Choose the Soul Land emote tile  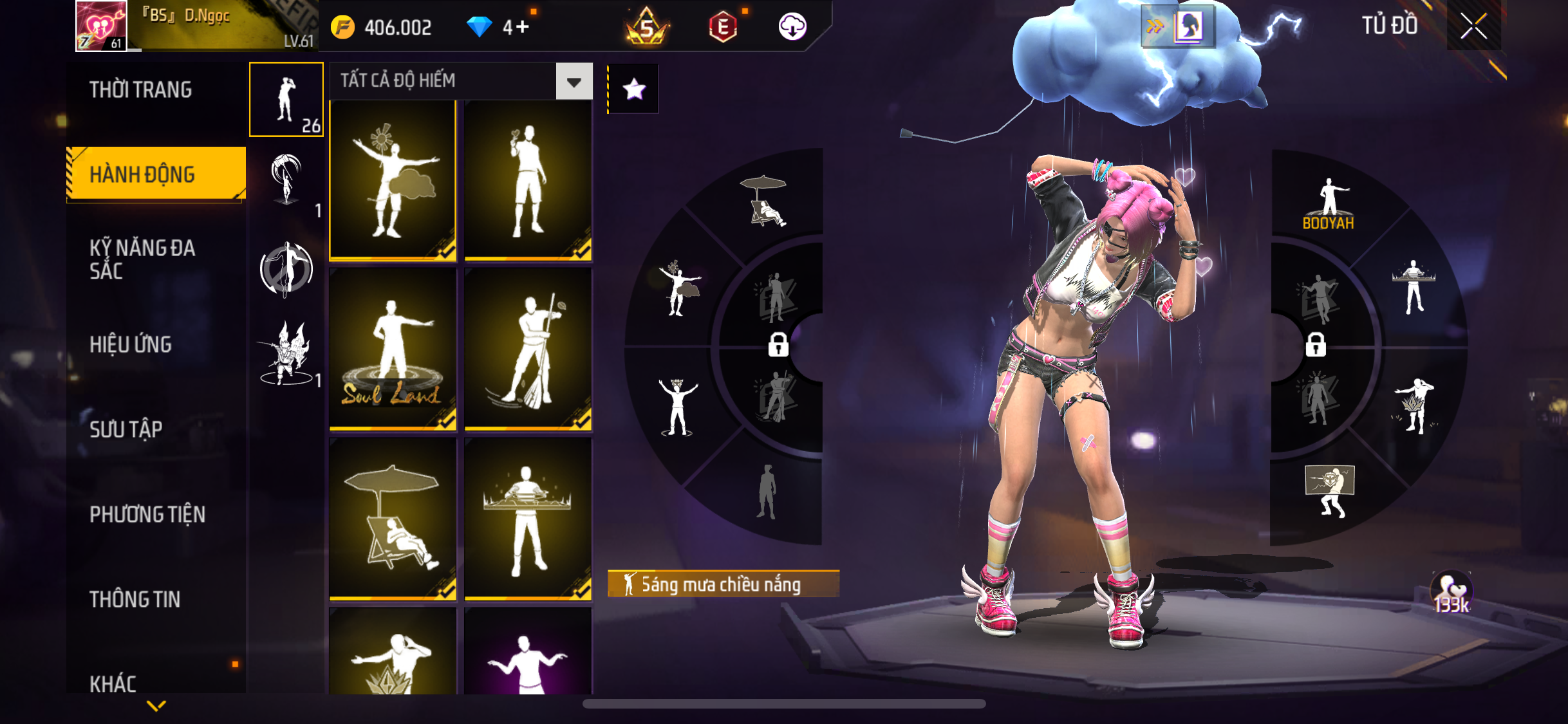(393, 349)
